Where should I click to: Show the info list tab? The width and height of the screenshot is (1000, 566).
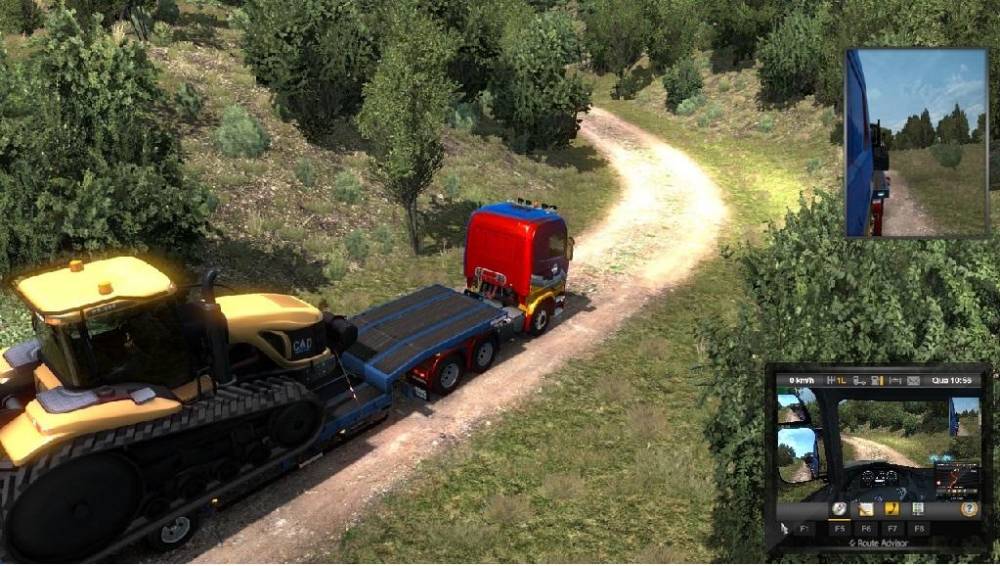point(916,508)
